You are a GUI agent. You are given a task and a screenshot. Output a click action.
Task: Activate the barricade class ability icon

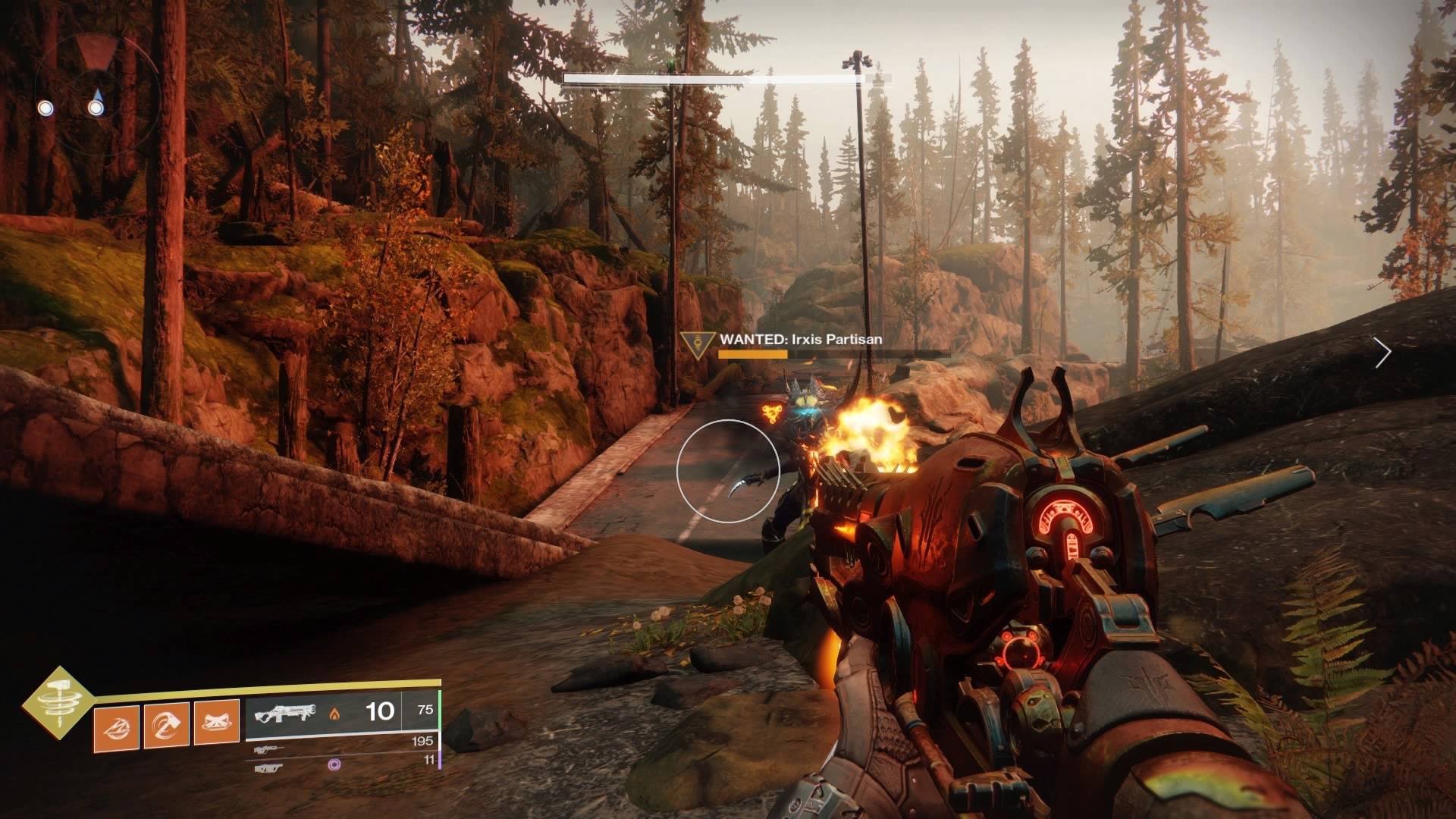(217, 726)
